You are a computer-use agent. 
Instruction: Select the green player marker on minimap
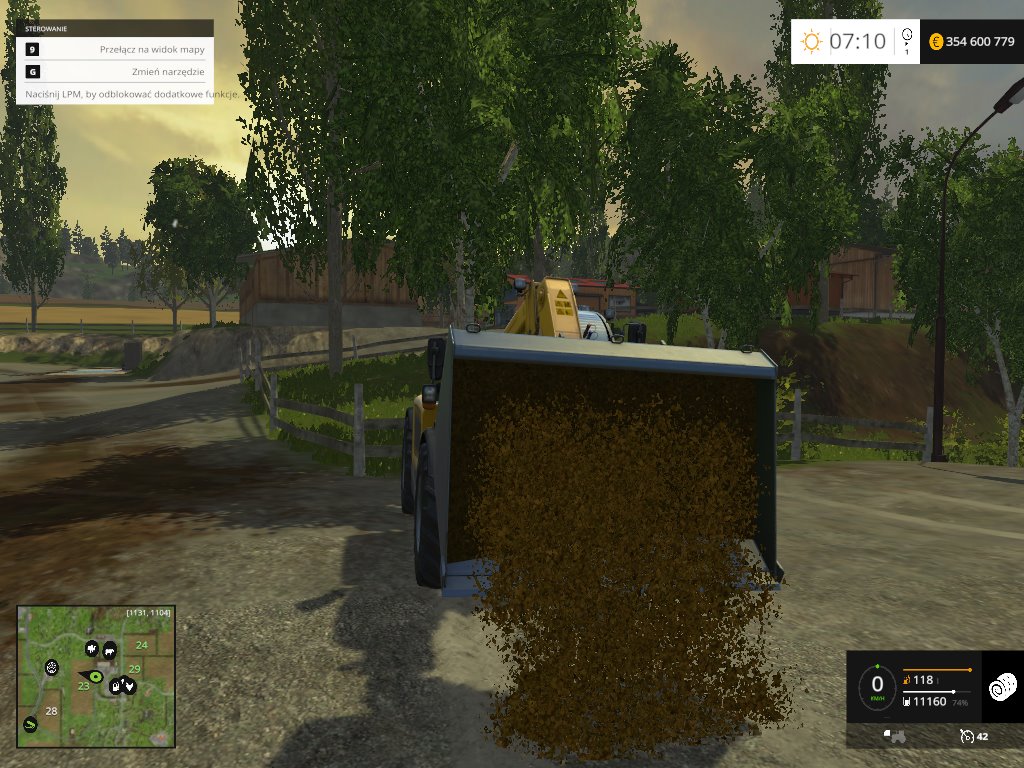point(97,677)
